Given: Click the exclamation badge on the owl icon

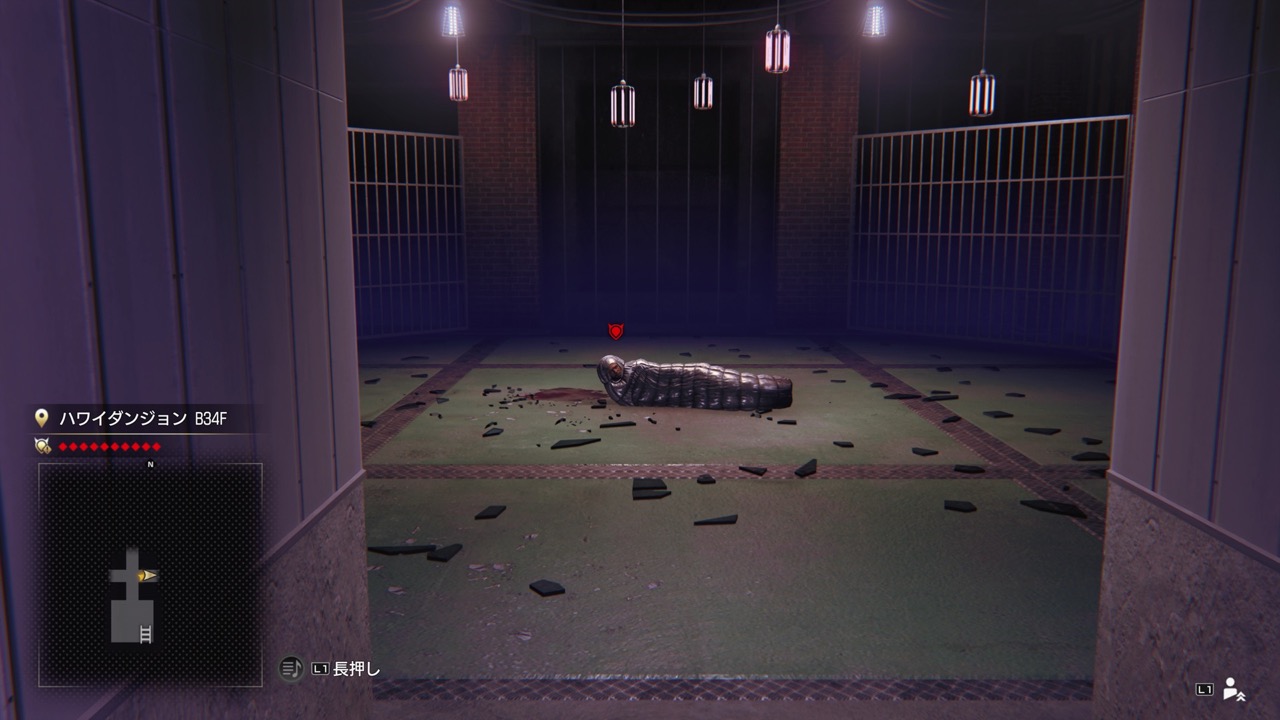Looking at the screenshot, I should pyautogui.click(x=46, y=450).
